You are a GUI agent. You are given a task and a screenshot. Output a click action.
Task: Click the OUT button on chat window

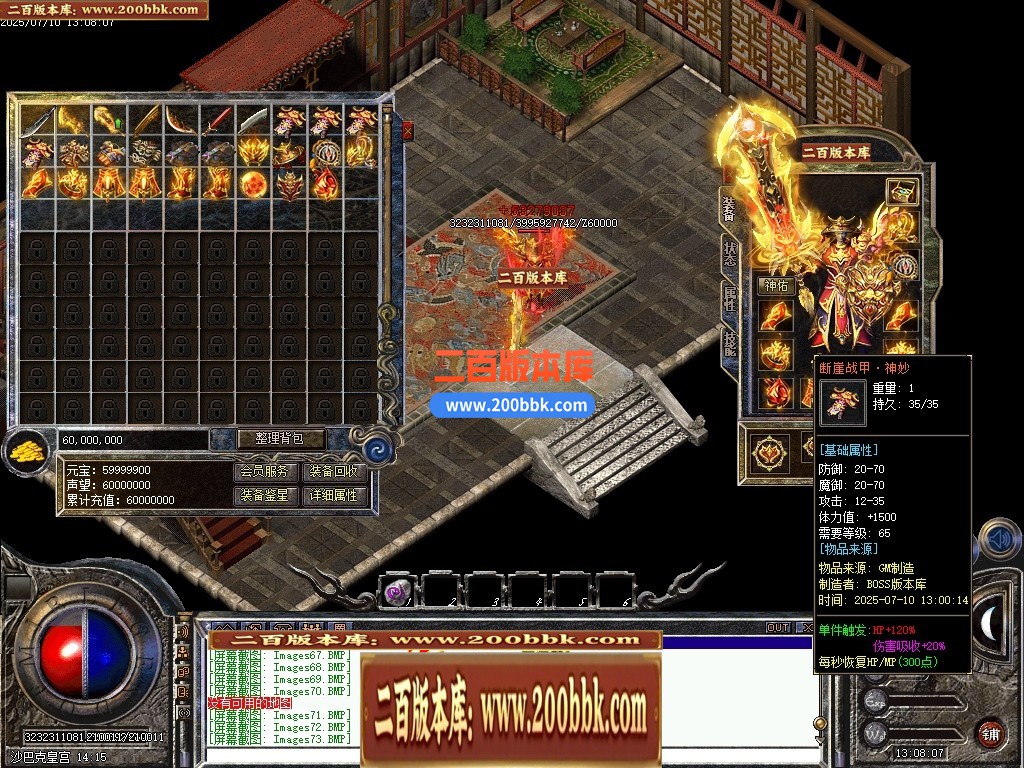point(778,628)
